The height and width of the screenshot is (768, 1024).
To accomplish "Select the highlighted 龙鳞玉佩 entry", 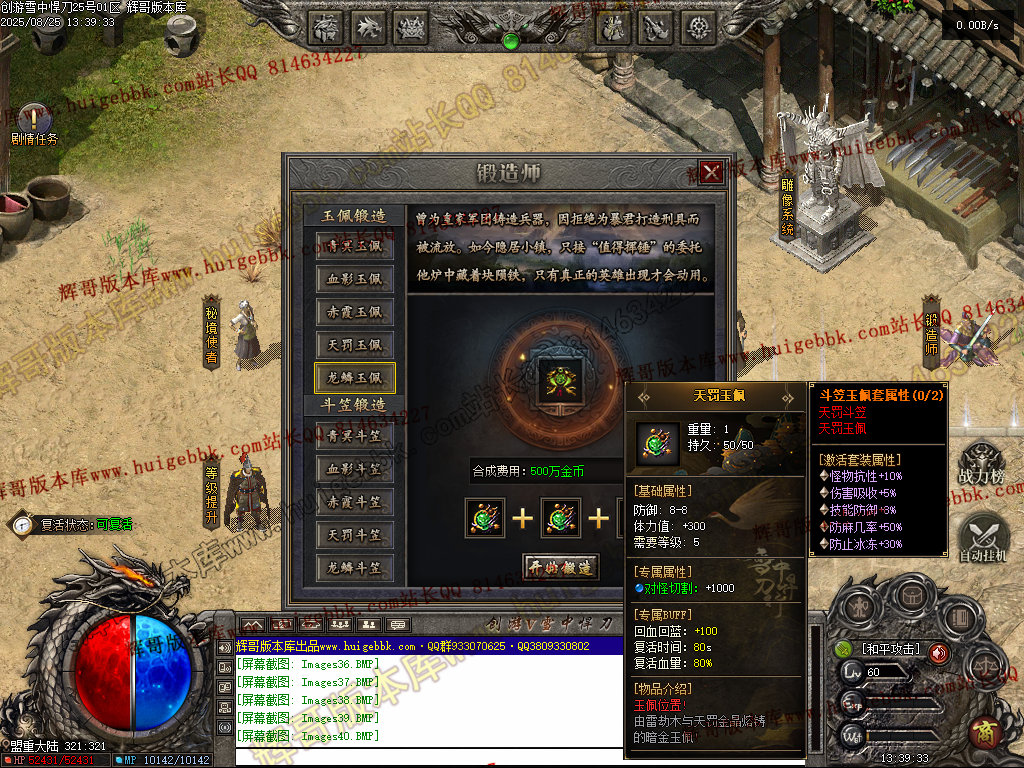I will (x=355, y=377).
